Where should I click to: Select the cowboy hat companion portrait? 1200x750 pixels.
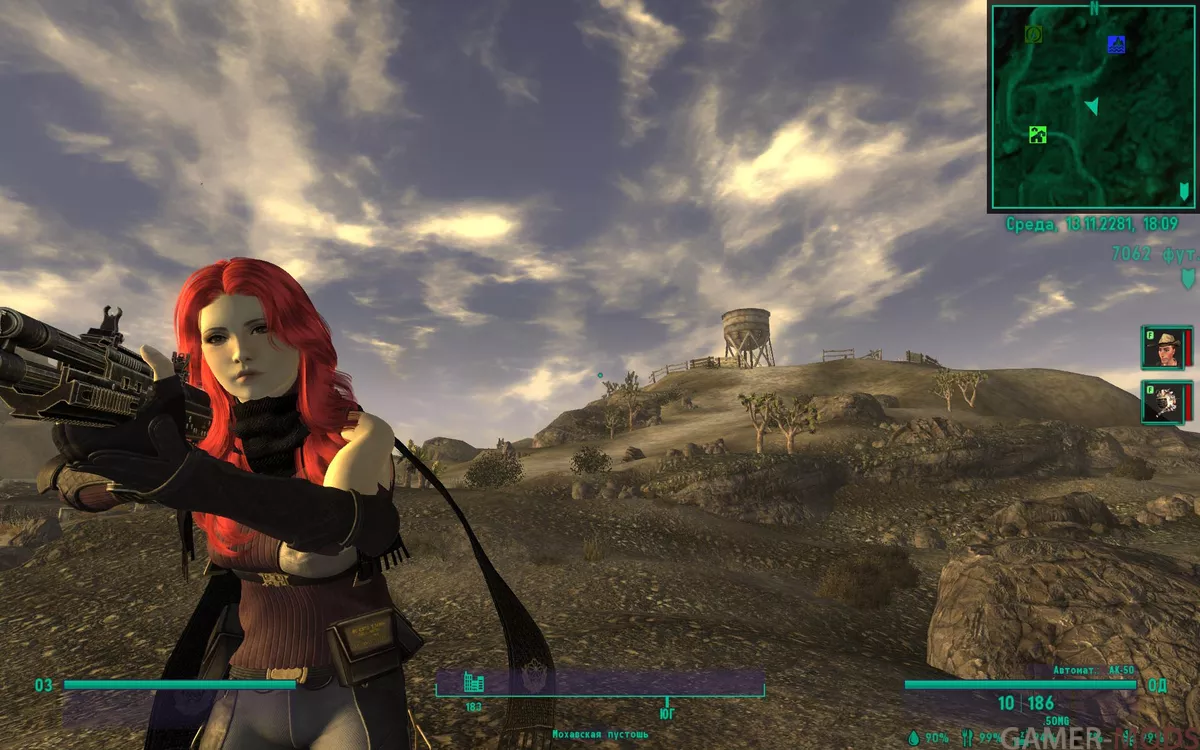pyautogui.click(x=1165, y=347)
